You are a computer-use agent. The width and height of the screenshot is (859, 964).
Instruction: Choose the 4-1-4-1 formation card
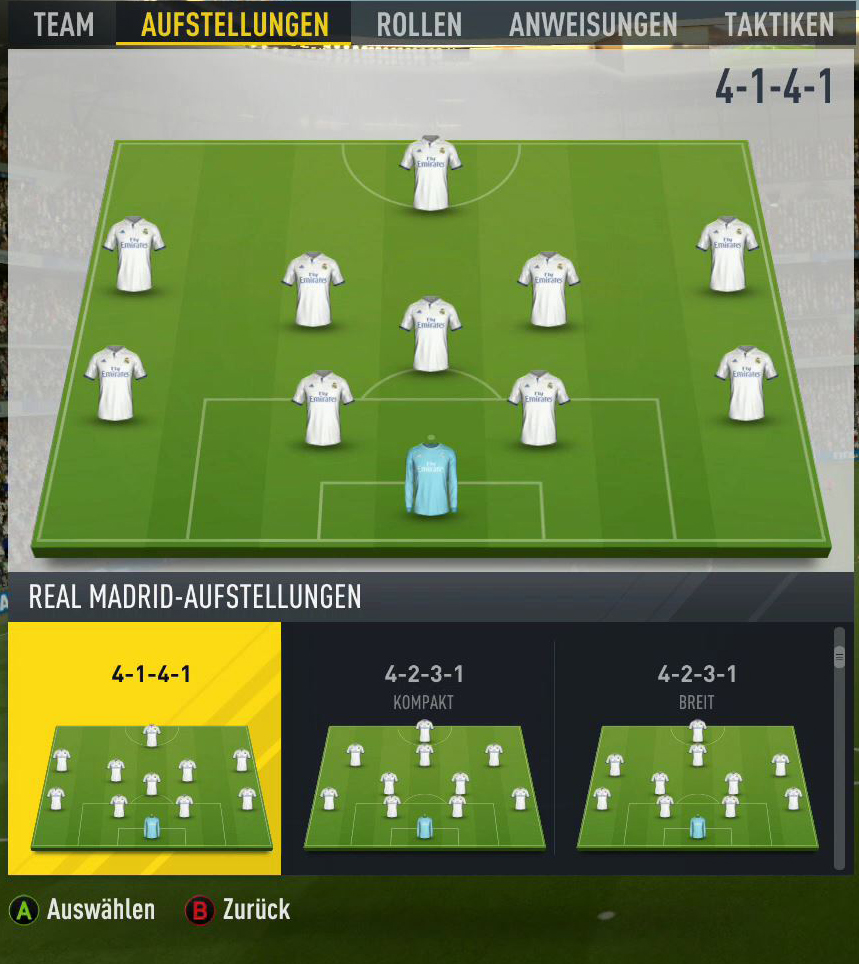pyautogui.click(x=145, y=748)
